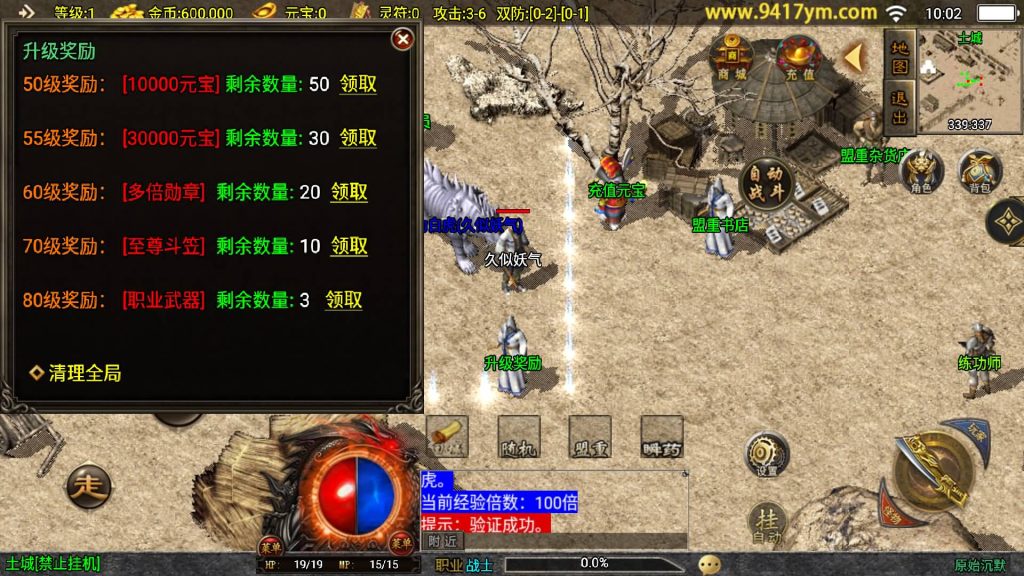1024x576 pixels.
Task: Claim the 70级 至尊斗笠 reward
Action: point(349,246)
